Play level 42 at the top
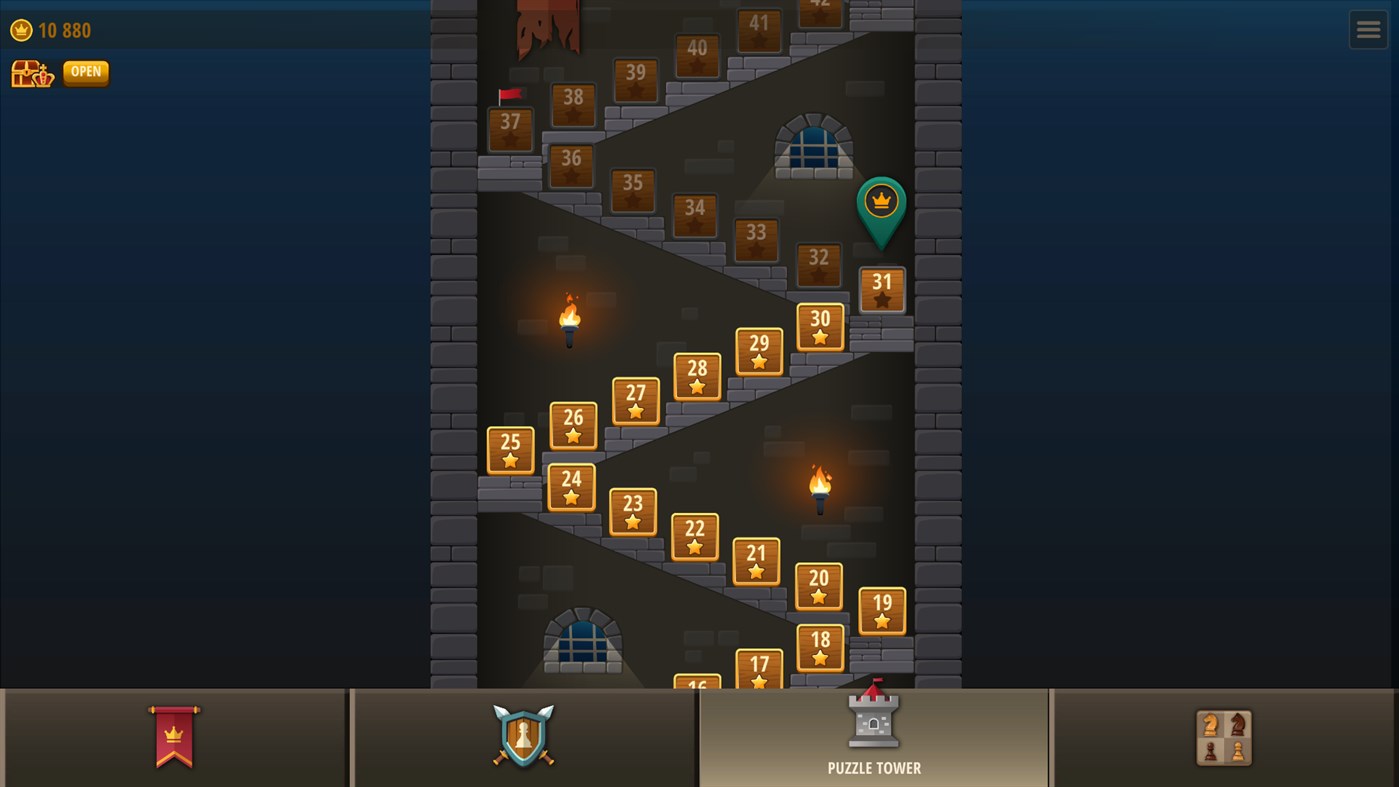 click(818, 8)
